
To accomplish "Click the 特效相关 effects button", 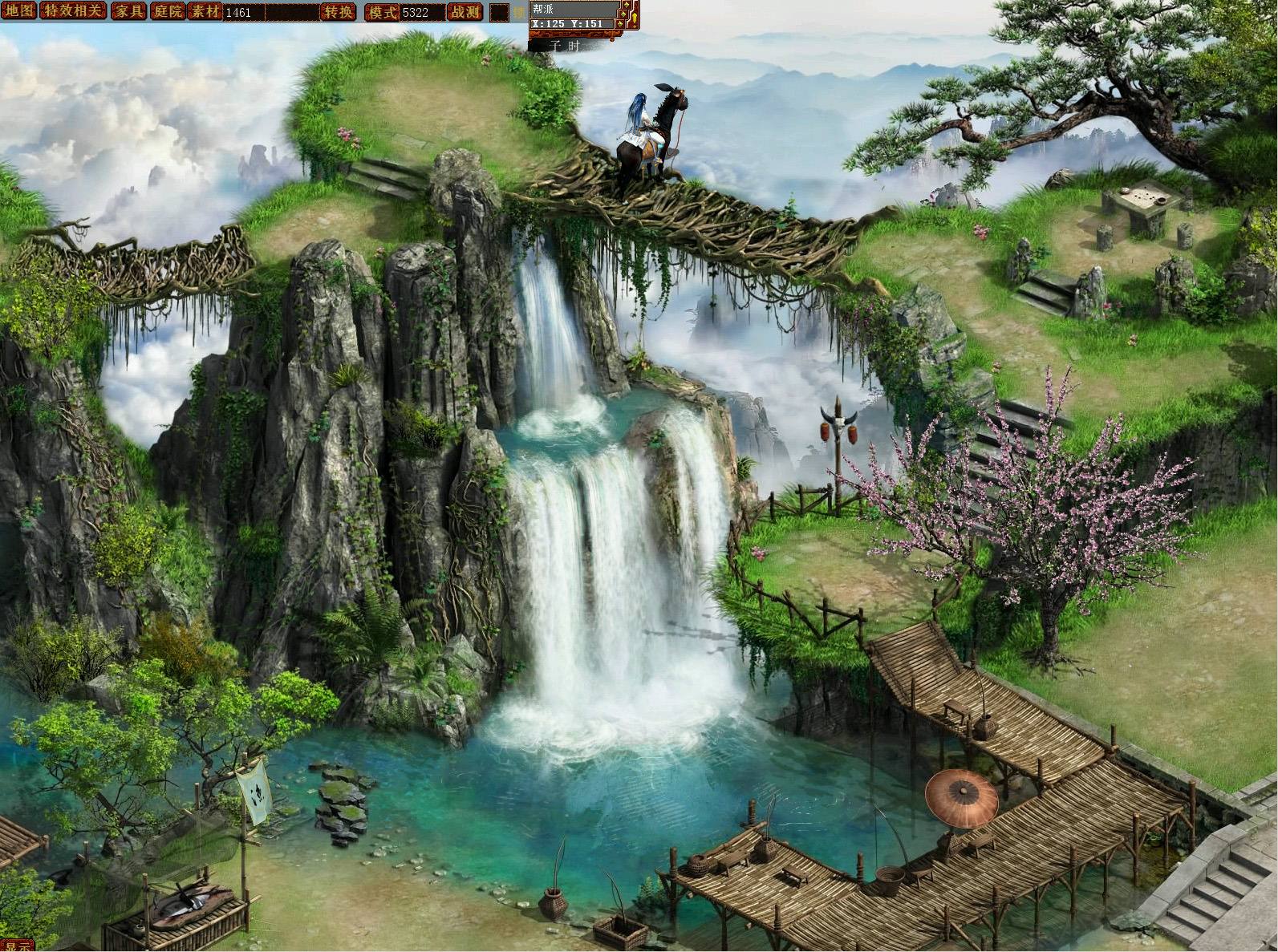I will pos(72,11).
